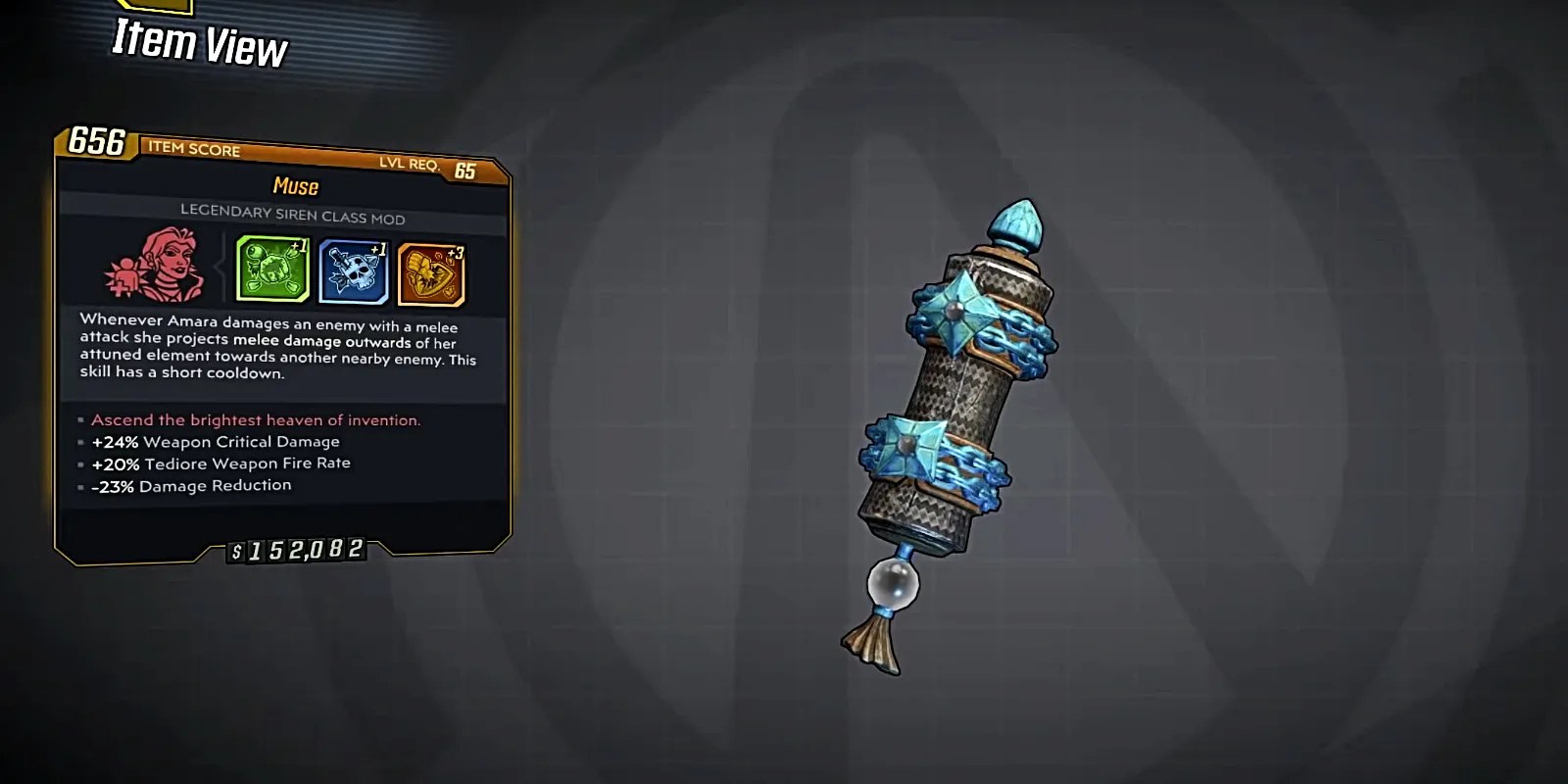Click the ITEM SCORE banner

193,150
